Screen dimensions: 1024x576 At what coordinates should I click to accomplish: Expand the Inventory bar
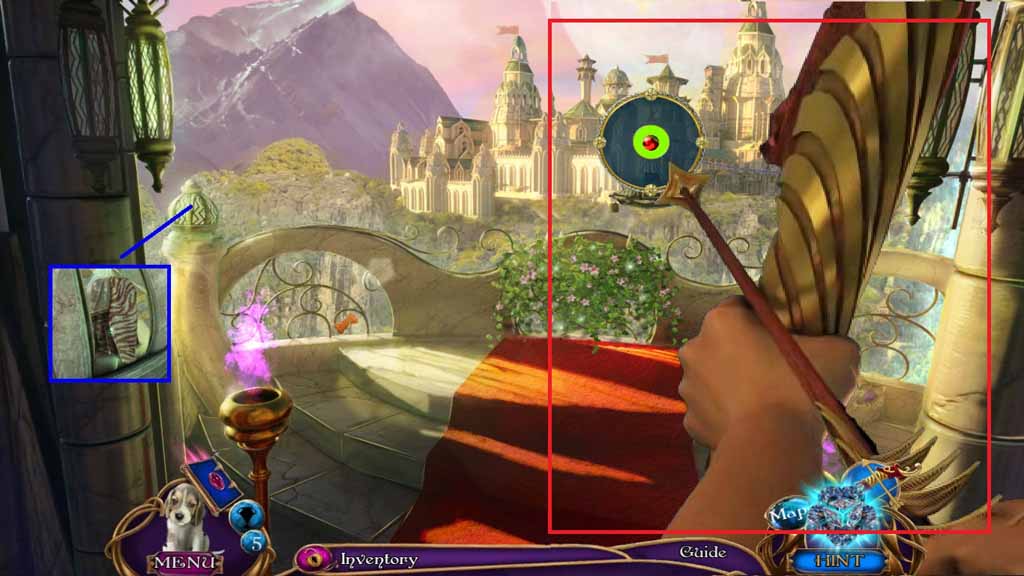coord(378,559)
